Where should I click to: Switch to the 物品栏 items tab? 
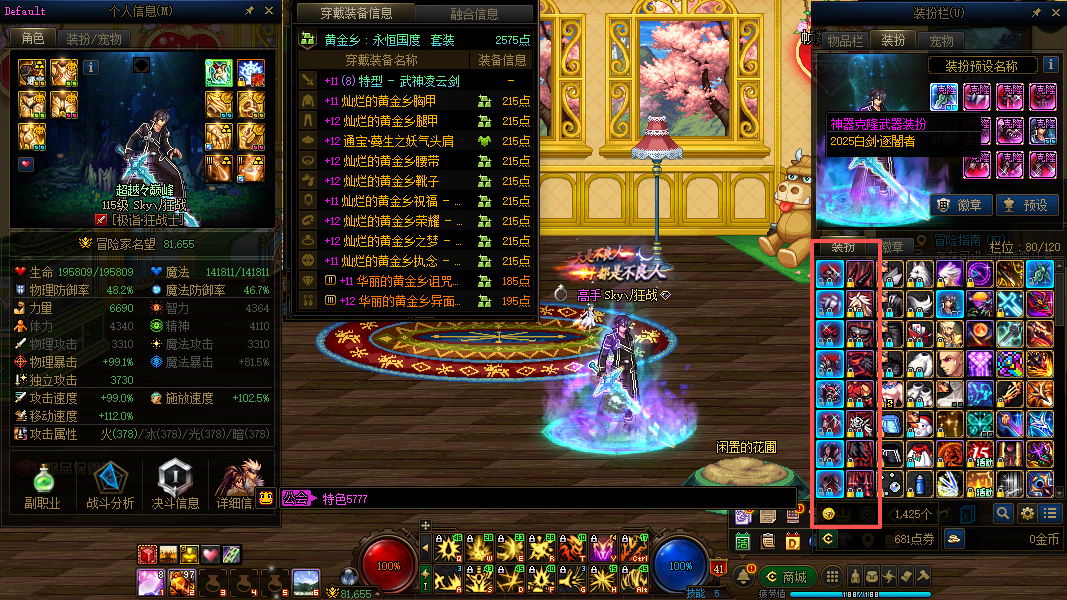[x=844, y=41]
